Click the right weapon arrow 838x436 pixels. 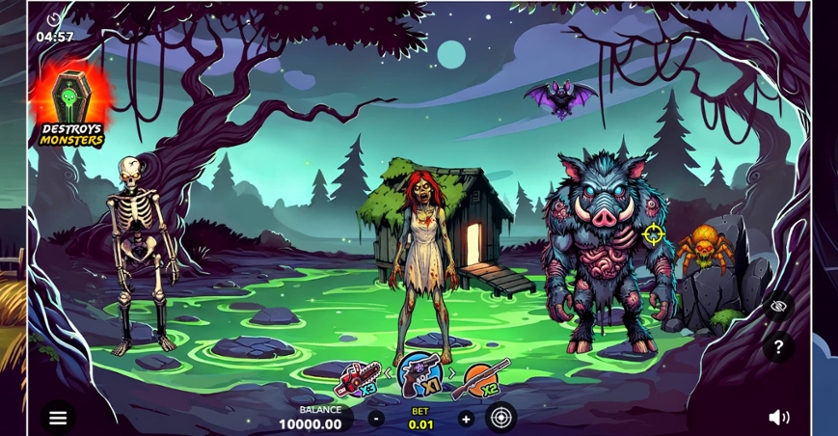[x=451, y=374]
